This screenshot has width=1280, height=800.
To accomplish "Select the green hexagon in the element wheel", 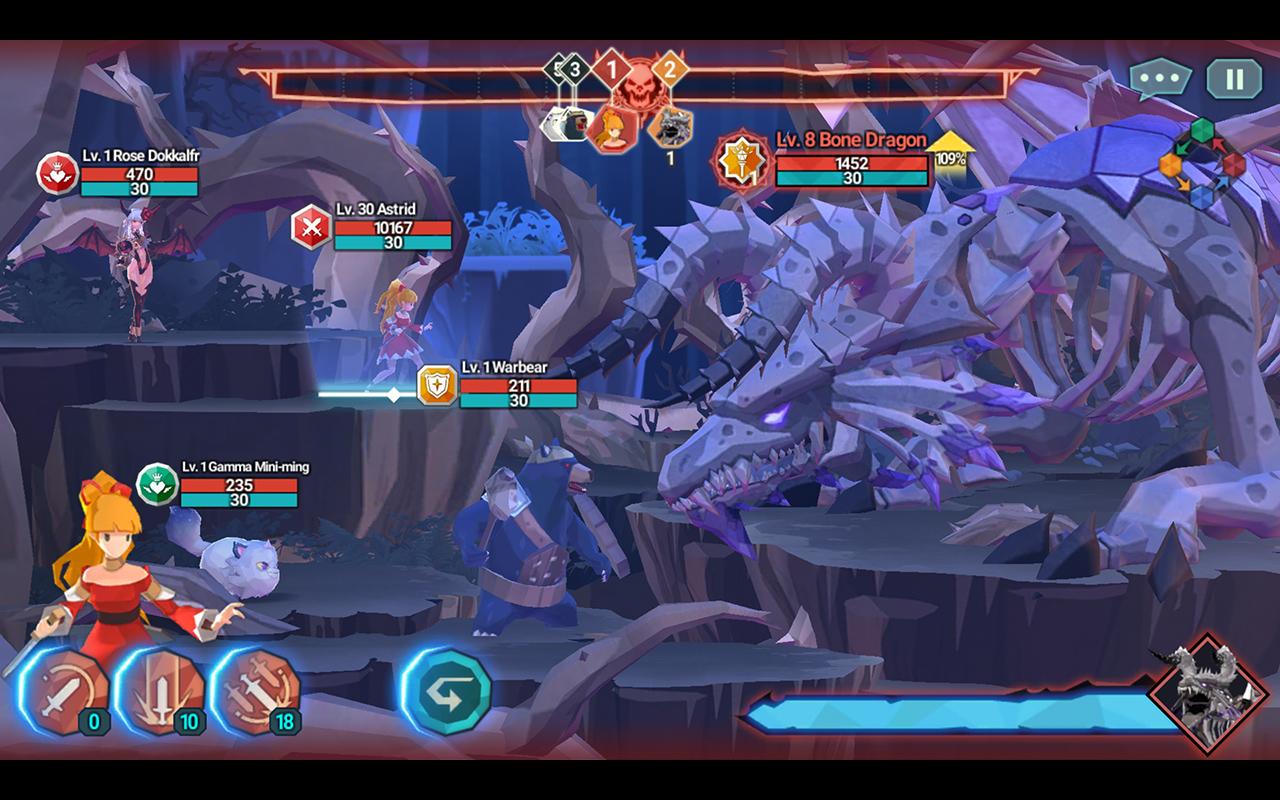I will tap(1202, 130).
